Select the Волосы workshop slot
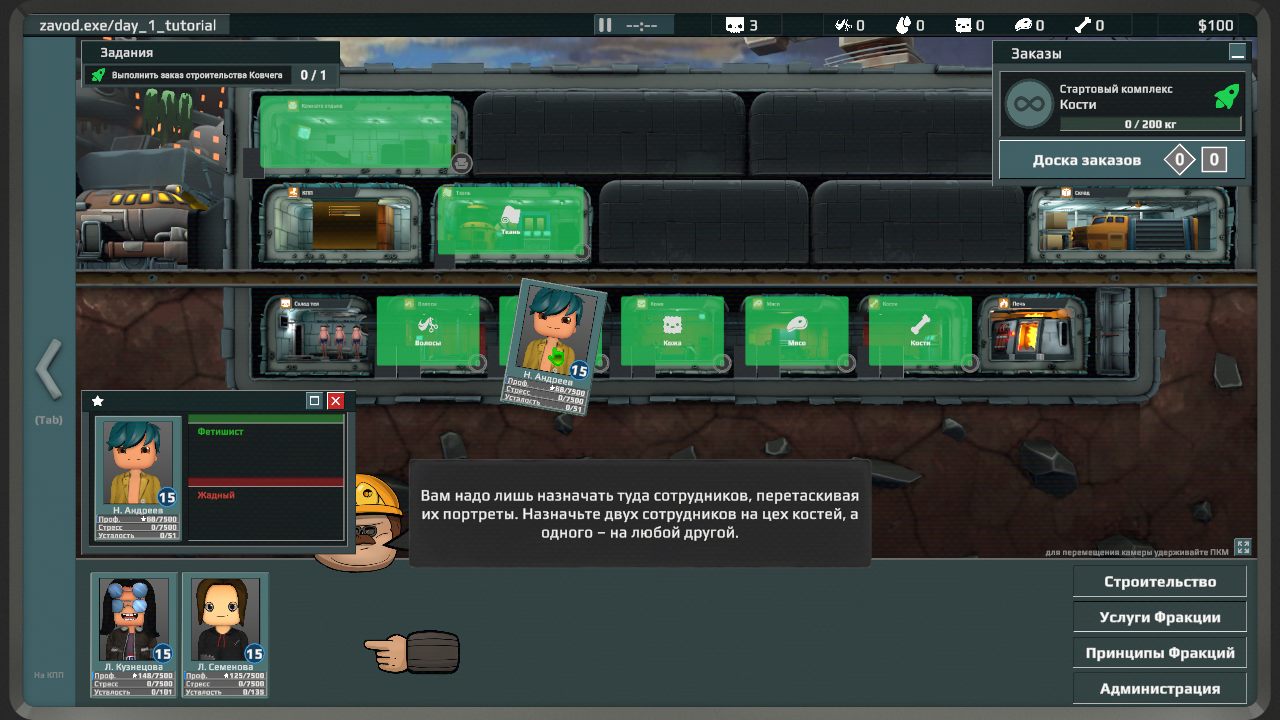 [x=428, y=331]
